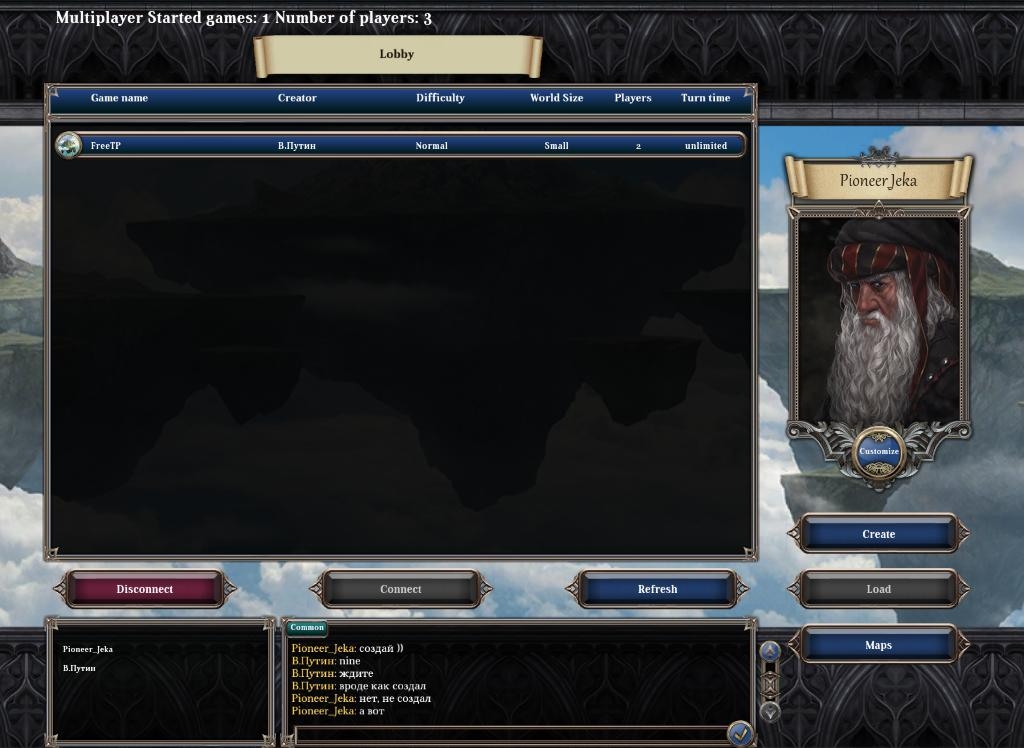Sort the list by Turn time
This screenshot has width=1024, height=748.
coord(705,98)
